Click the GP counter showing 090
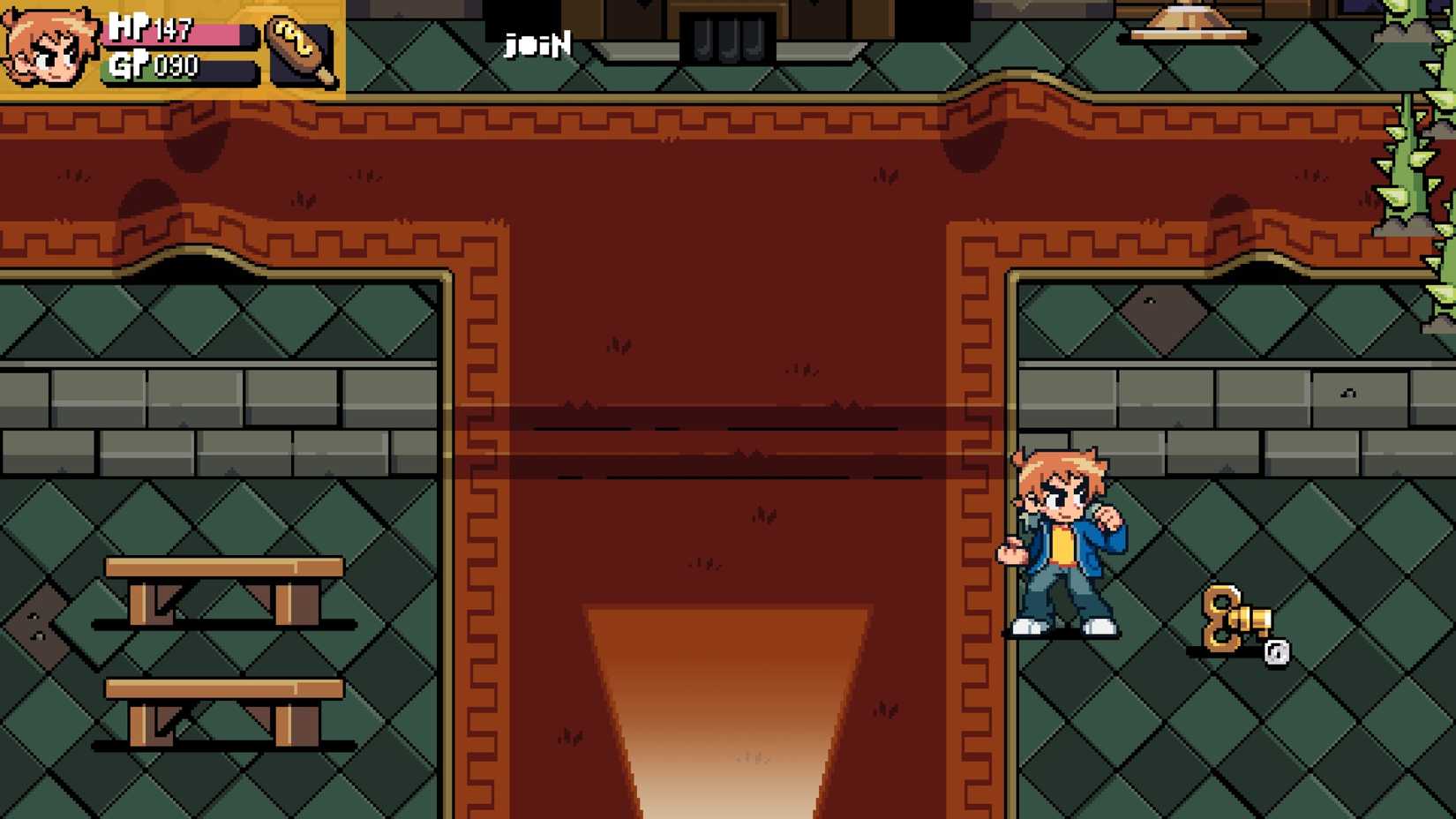The height and width of the screenshot is (819, 1456). click(174, 65)
